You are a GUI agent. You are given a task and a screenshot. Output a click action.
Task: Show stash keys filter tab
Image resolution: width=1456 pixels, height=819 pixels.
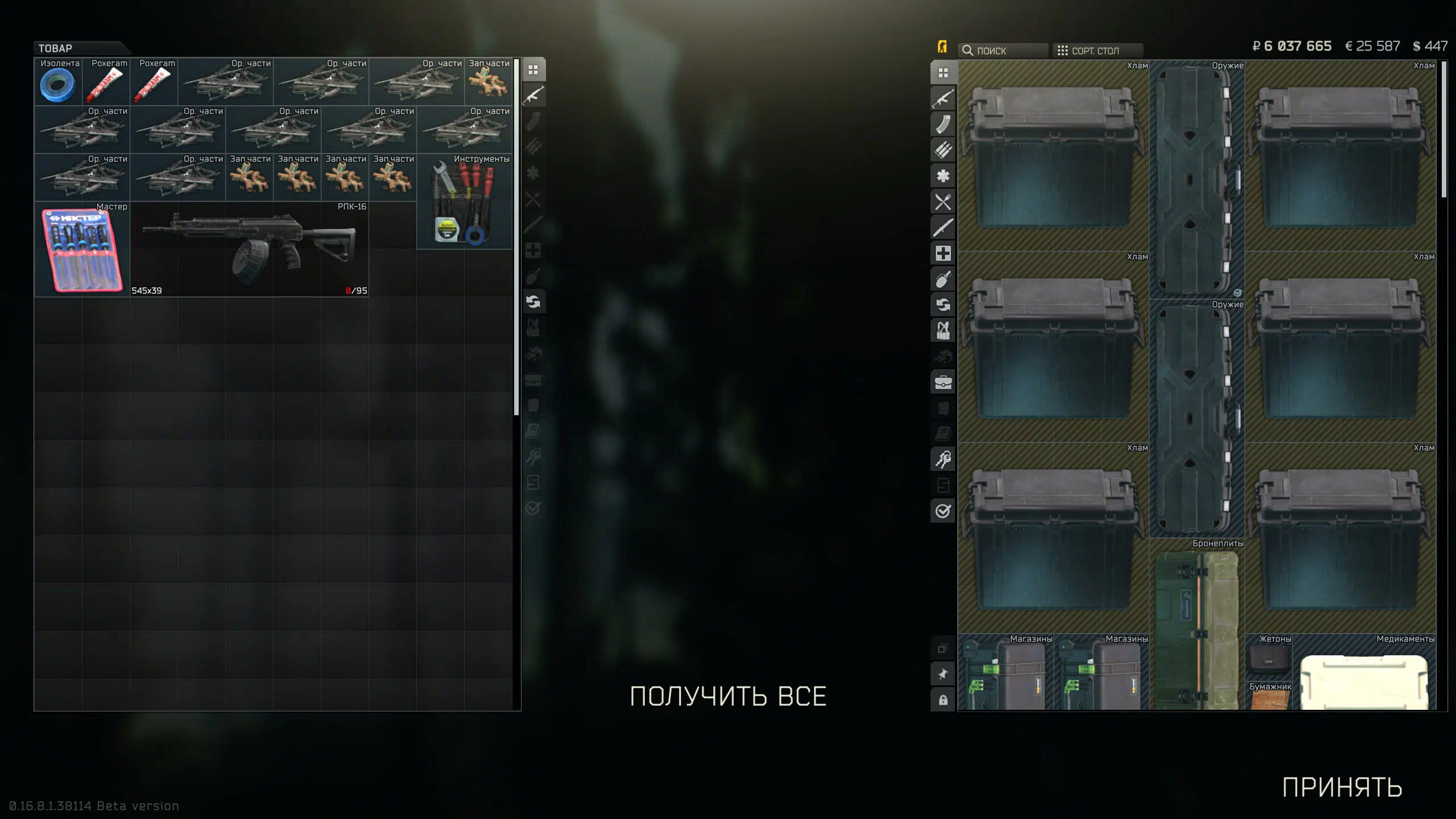pos(943,459)
